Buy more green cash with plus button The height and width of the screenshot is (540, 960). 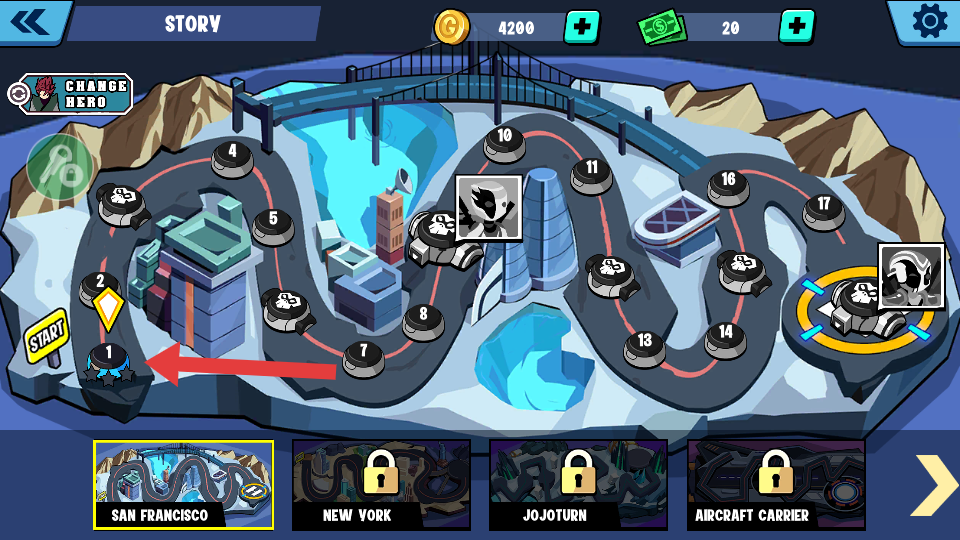[x=796, y=27]
